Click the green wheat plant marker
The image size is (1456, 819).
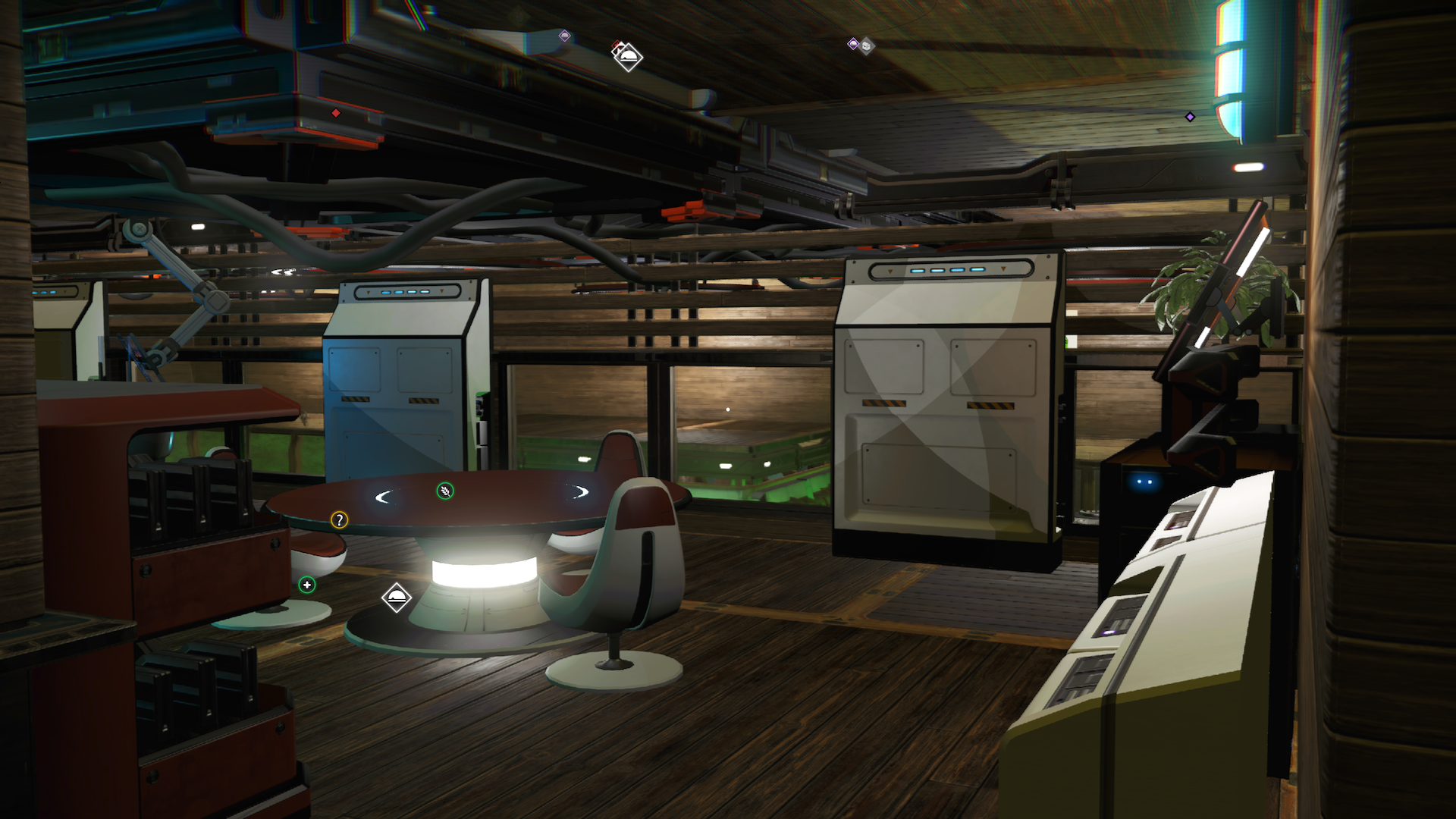coord(445,491)
